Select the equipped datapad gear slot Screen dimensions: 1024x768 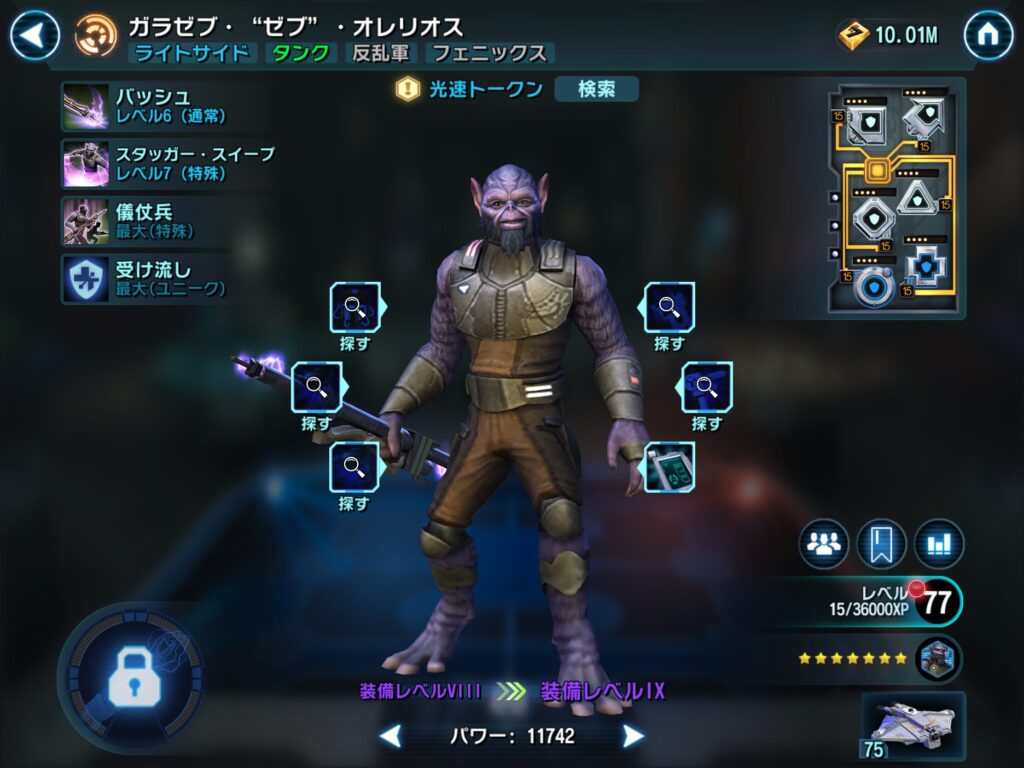[x=669, y=467]
